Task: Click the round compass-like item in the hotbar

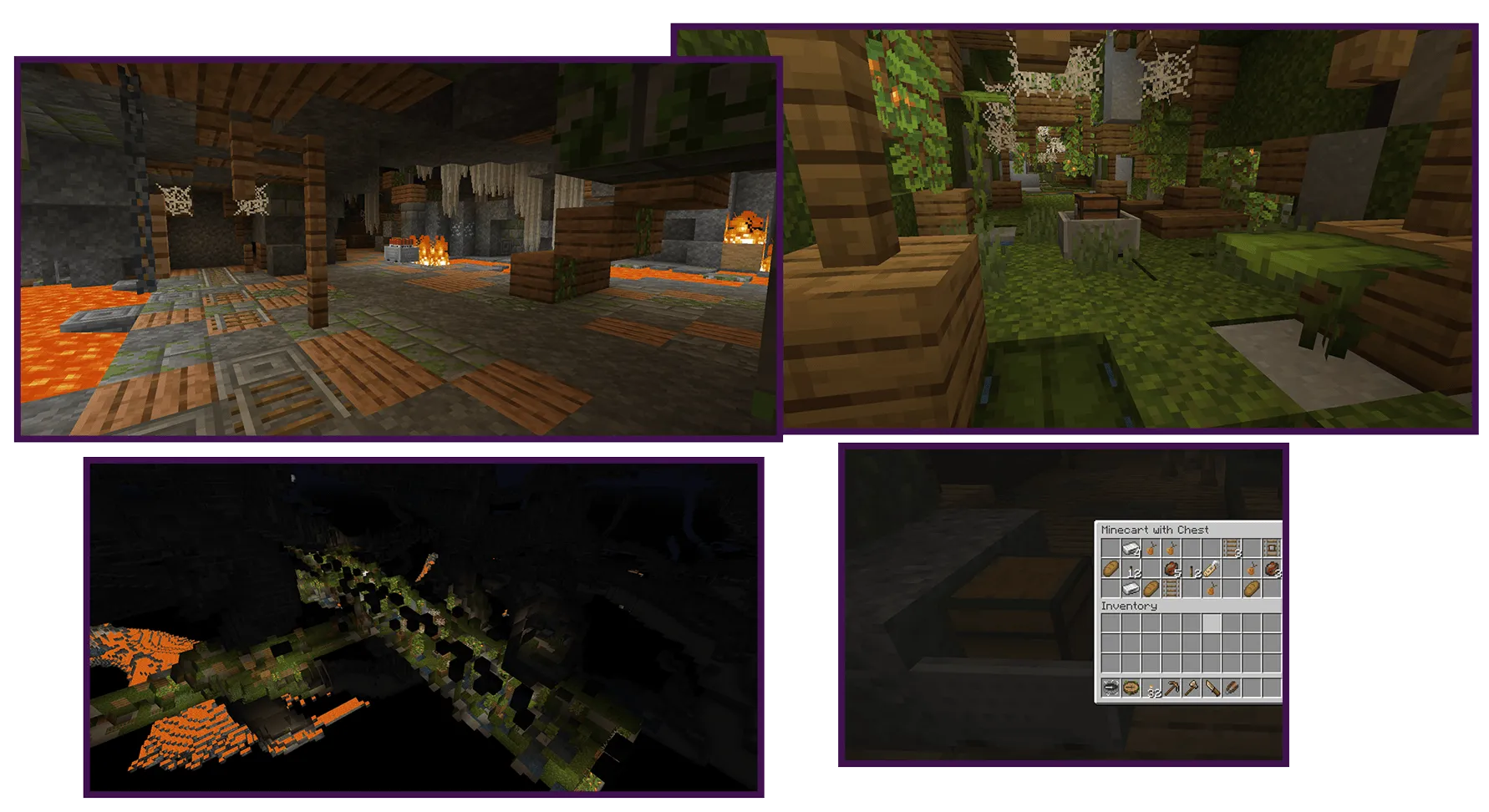Action: pos(1130,688)
